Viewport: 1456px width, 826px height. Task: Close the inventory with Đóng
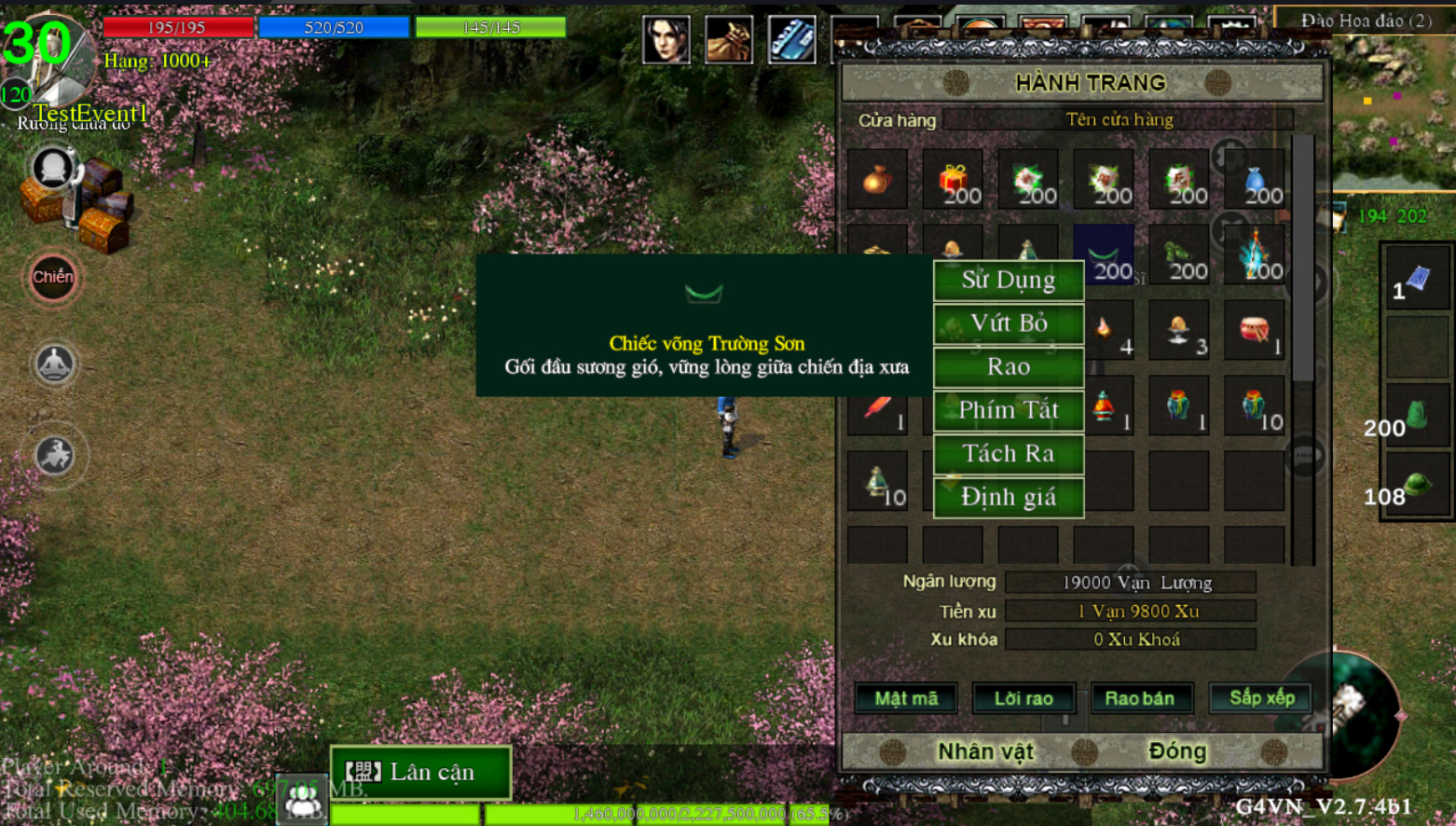point(1177,751)
